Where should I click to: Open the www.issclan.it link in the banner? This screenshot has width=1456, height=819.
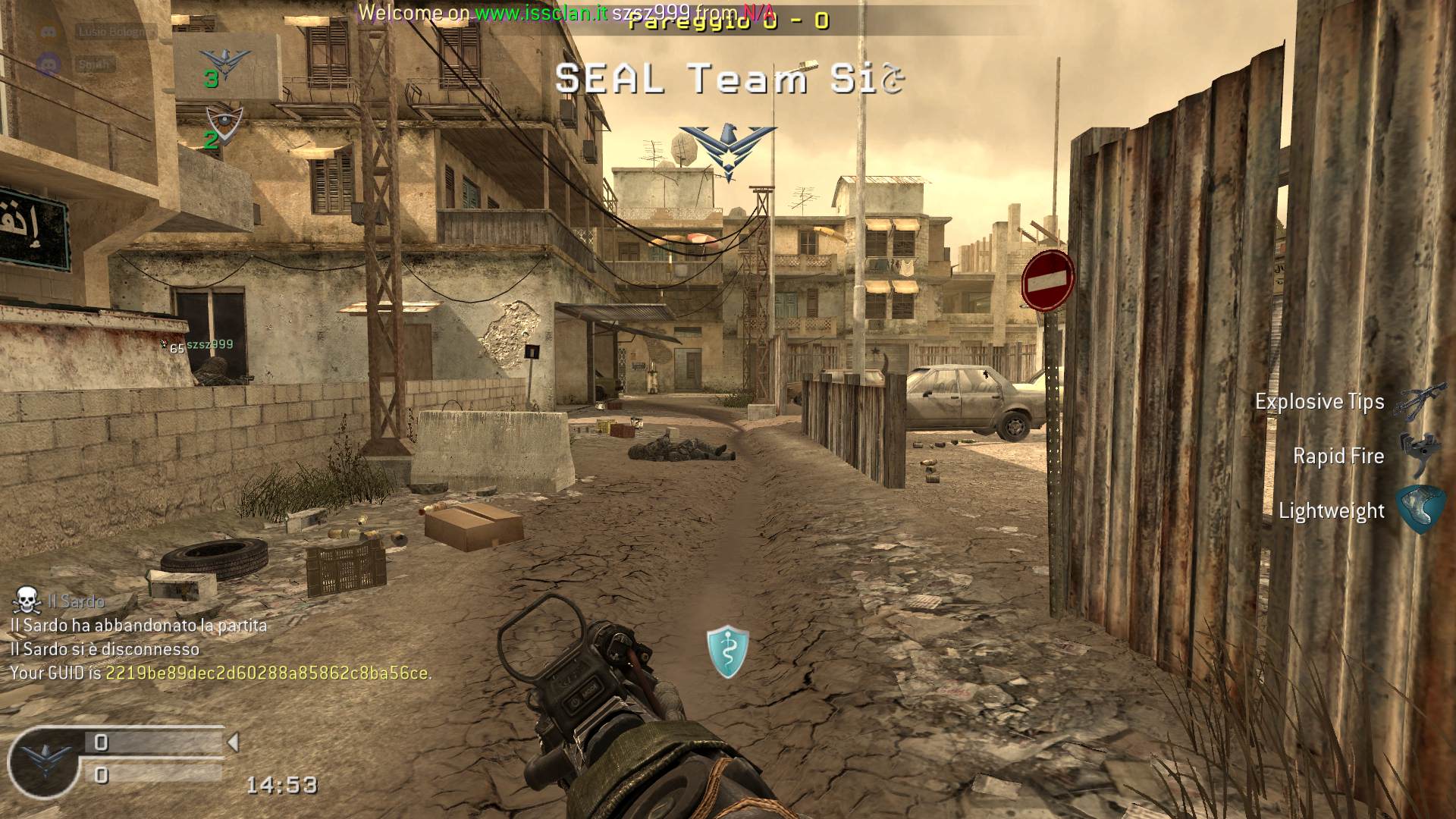click(541, 13)
